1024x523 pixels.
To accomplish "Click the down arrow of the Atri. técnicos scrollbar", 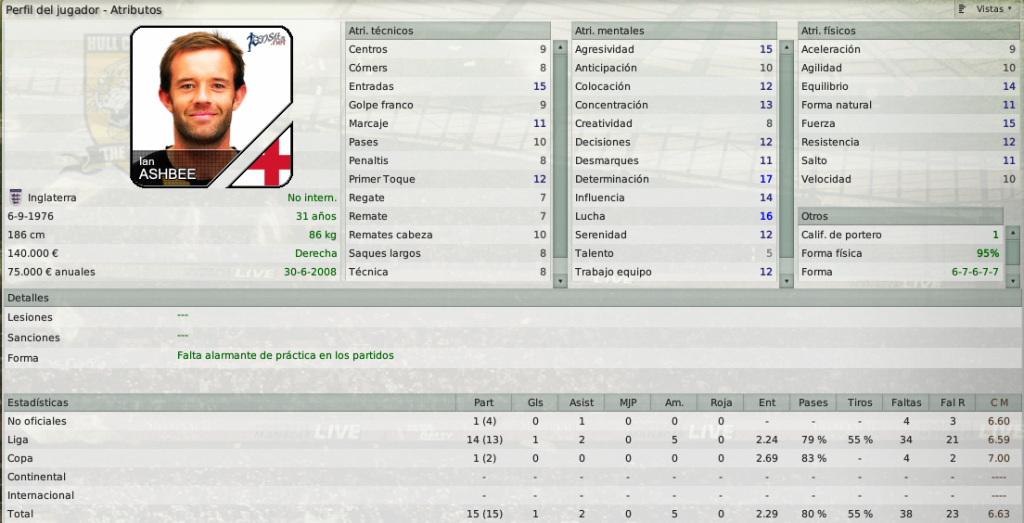I will 559,283.
